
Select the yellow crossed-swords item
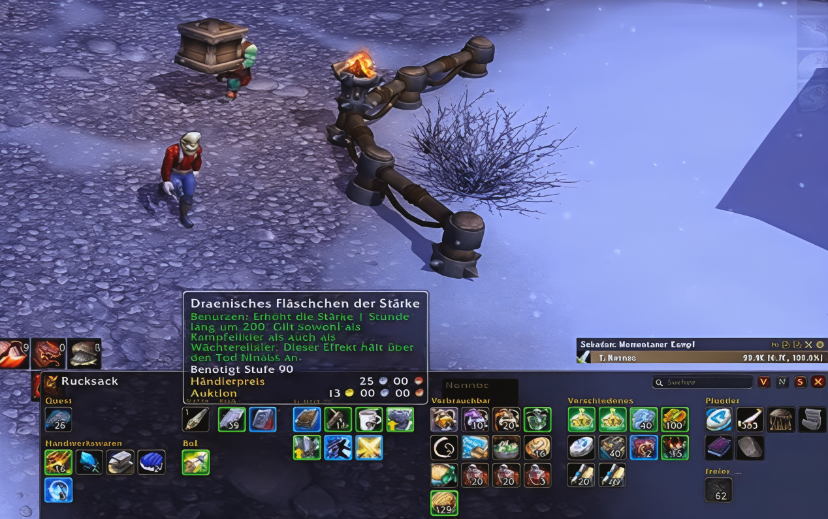369,447
